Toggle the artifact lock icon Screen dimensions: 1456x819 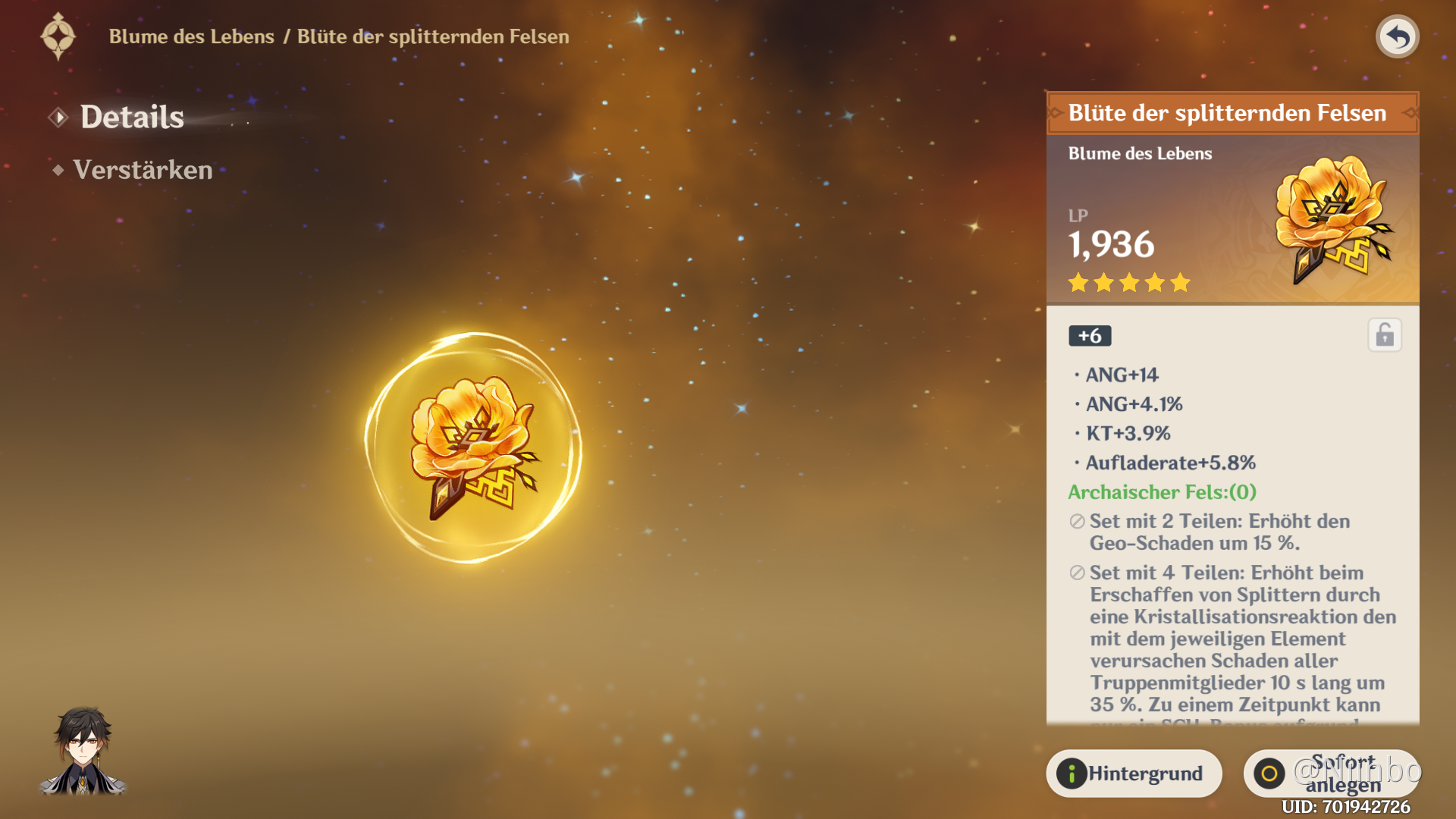pyautogui.click(x=1385, y=335)
